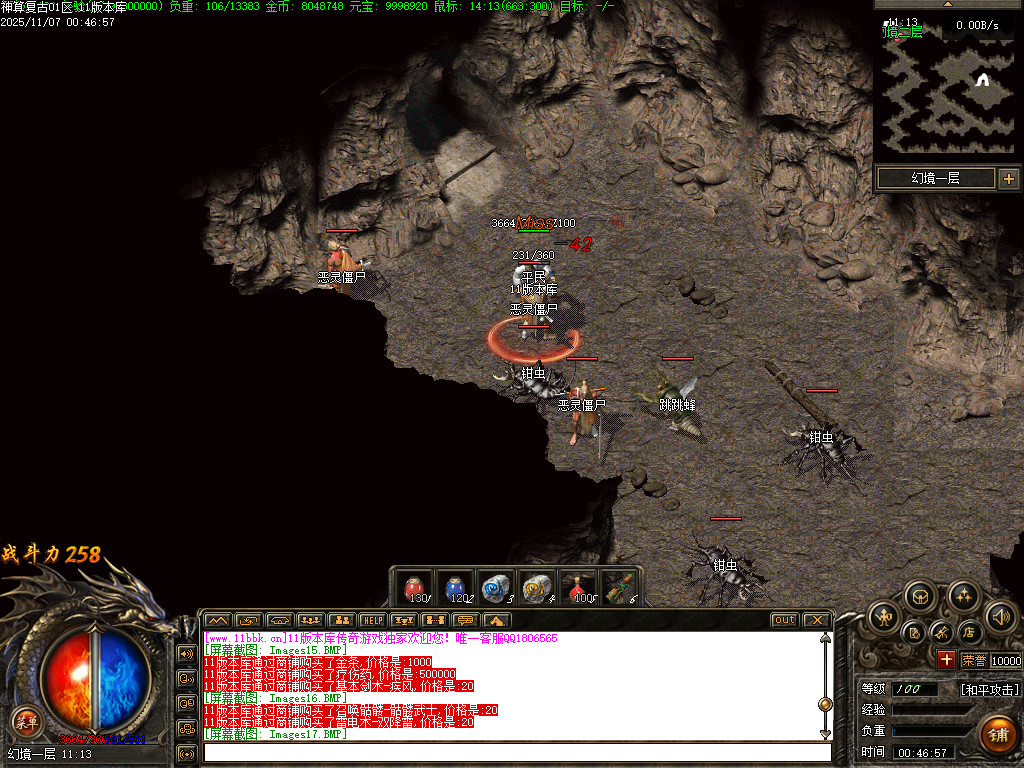This screenshot has width=1024, height=768.
Task: Open the 菜单 menu button
Action: [x=25, y=720]
